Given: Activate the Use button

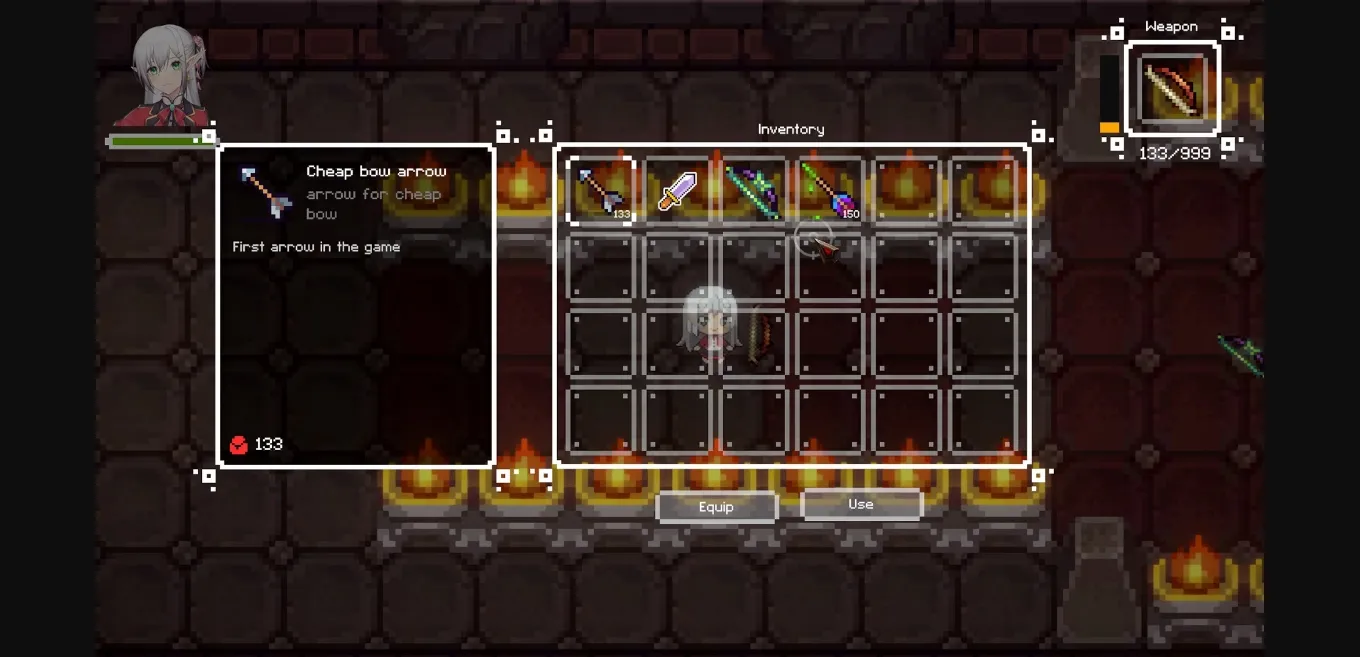Looking at the screenshot, I should point(861,505).
